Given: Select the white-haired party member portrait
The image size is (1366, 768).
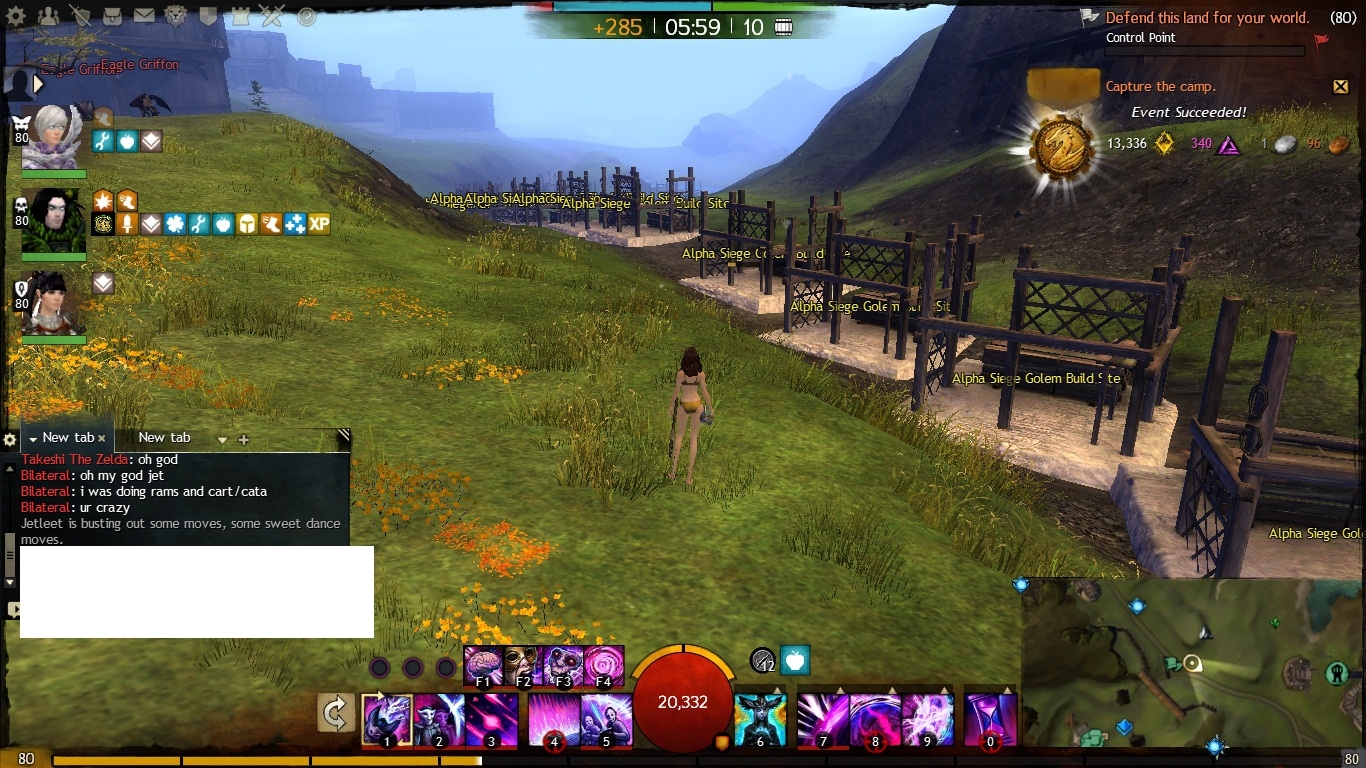Looking at the screenshot, I should (x=50, y=137).
